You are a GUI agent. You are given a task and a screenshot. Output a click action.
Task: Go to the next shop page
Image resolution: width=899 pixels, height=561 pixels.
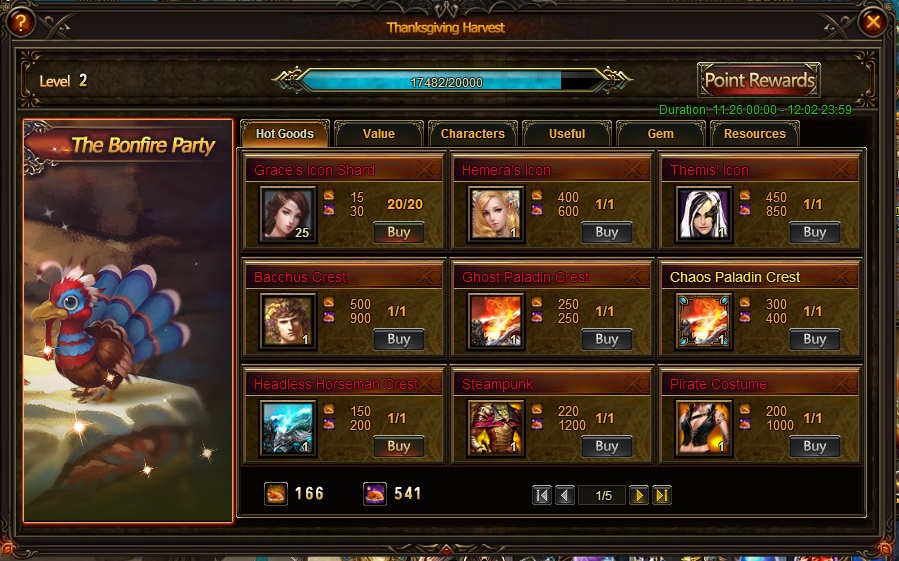pos(639,495)
